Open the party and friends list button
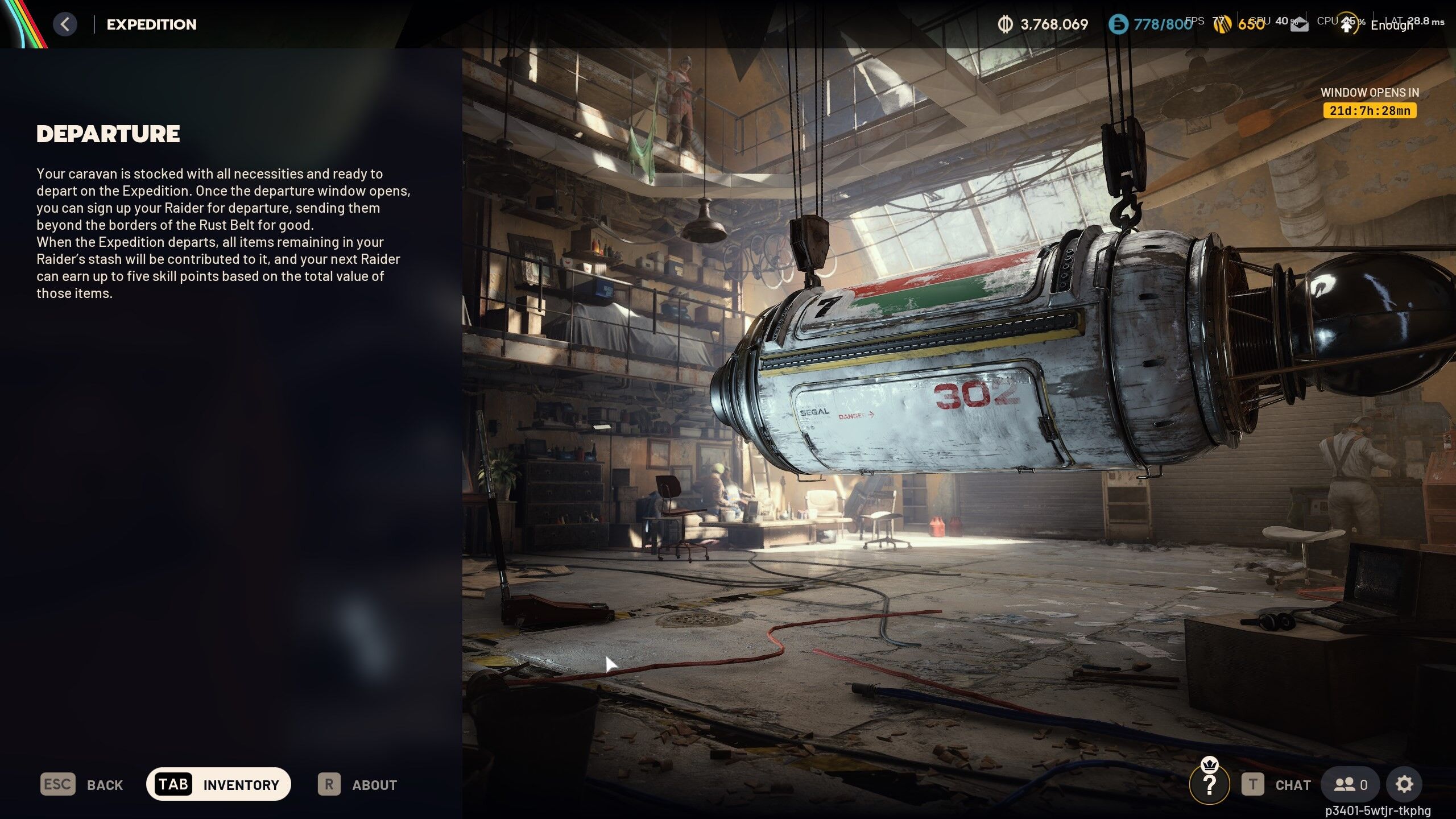Screen dimensions: 1456x819 pos(1350,785)
